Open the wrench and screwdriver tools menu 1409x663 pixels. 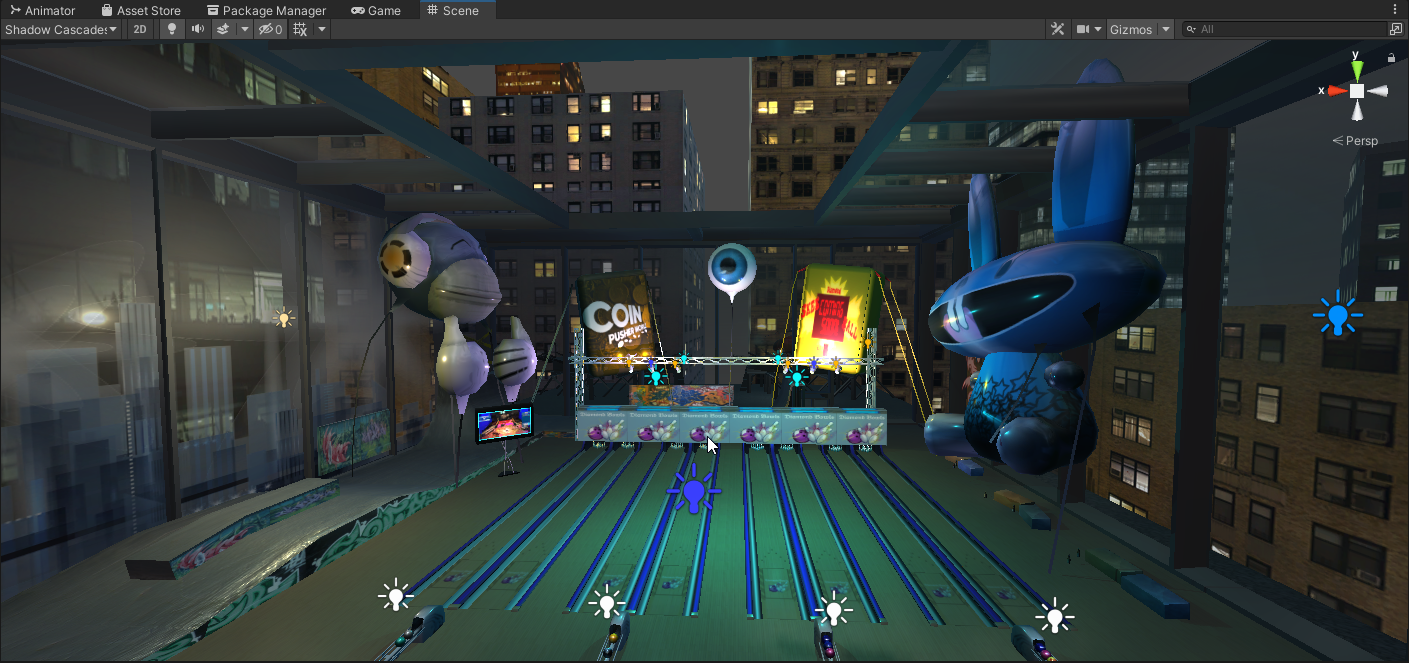pos(1058,29)
